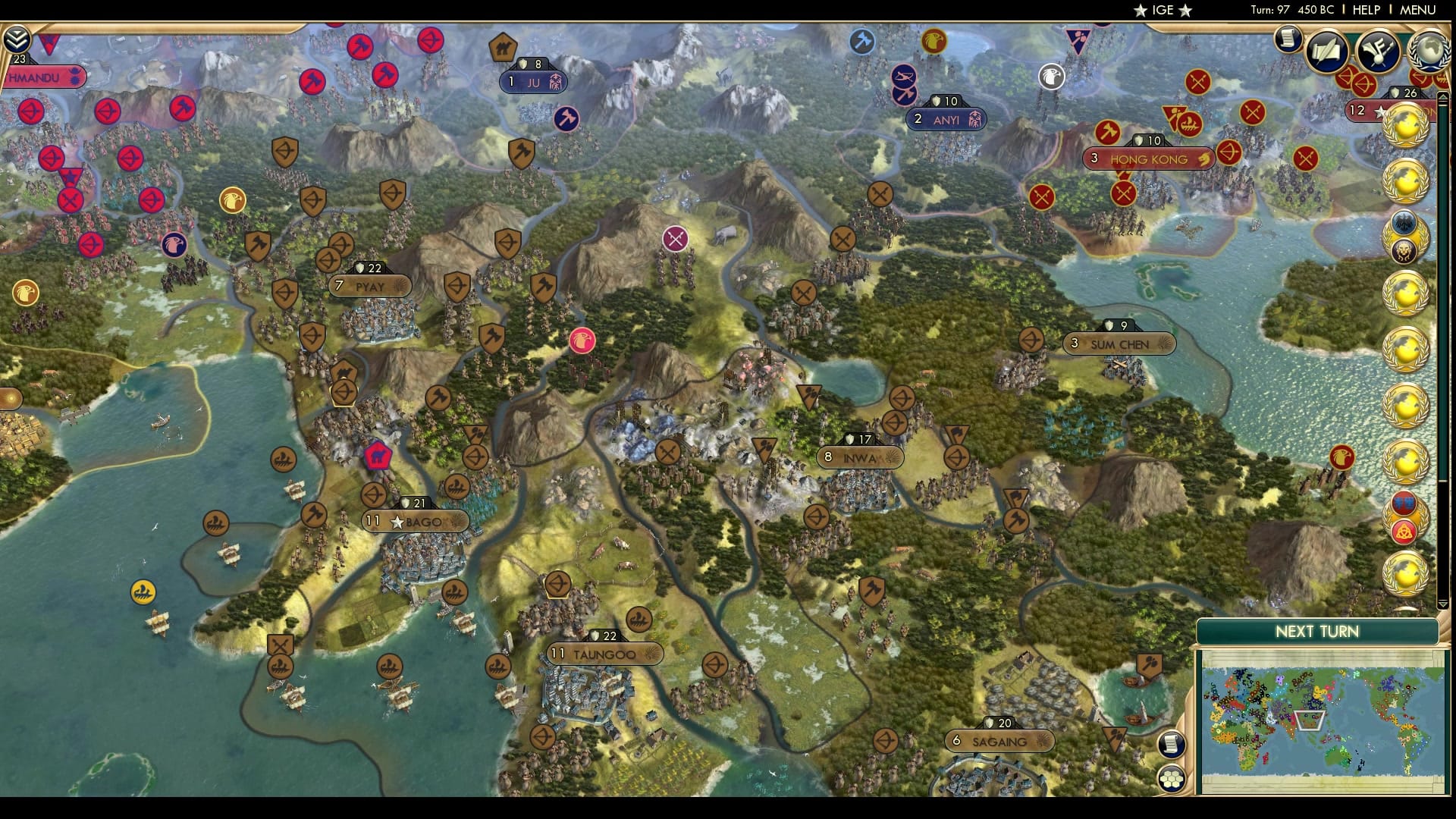
Task: Open the HELP screen
Action: pyautogui.click(x=1368, y=11)
